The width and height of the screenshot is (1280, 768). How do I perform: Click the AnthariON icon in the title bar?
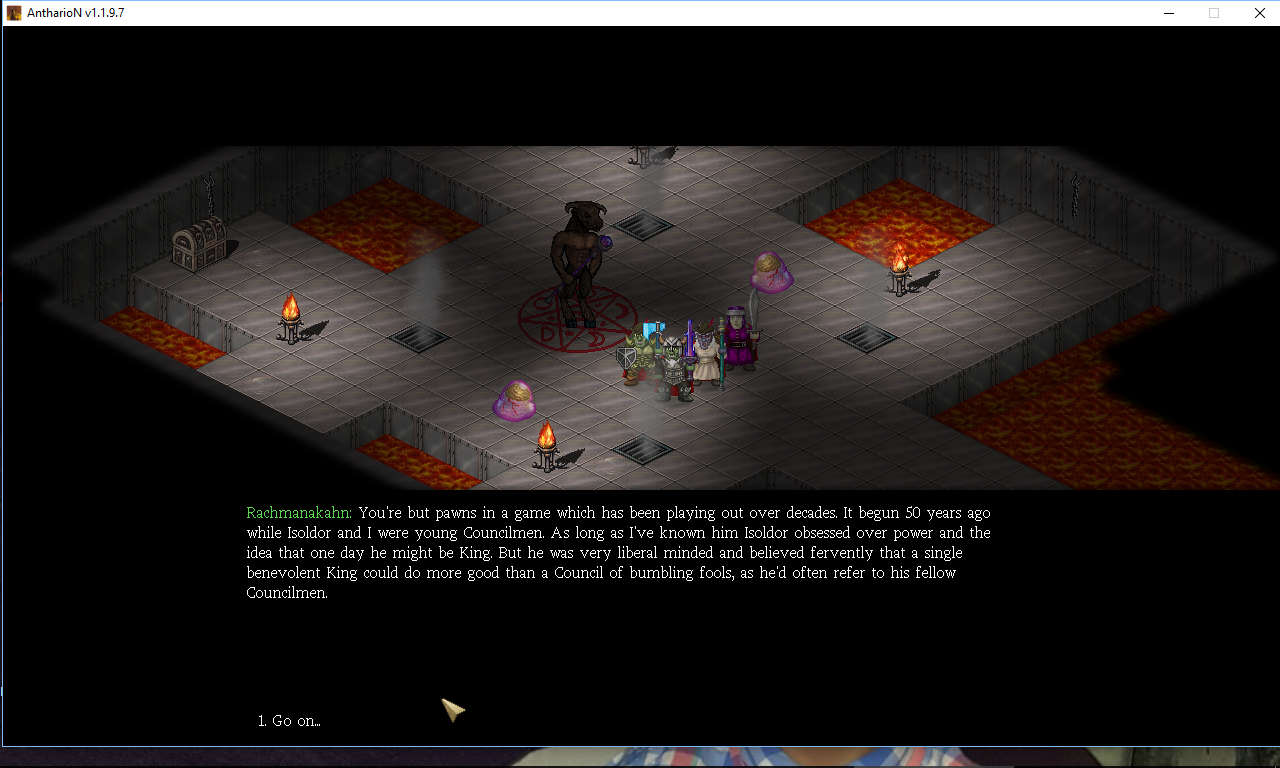[13, 13]
